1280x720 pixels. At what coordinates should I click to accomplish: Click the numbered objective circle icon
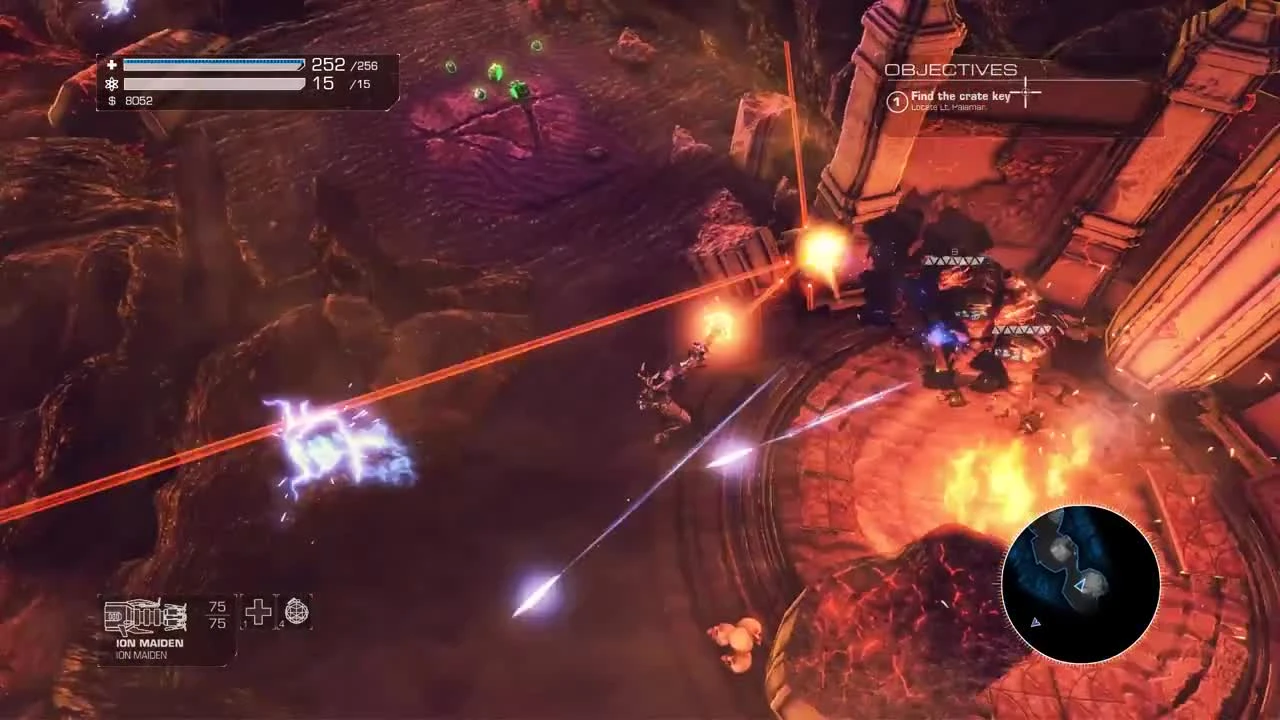(x=897, y=101)
